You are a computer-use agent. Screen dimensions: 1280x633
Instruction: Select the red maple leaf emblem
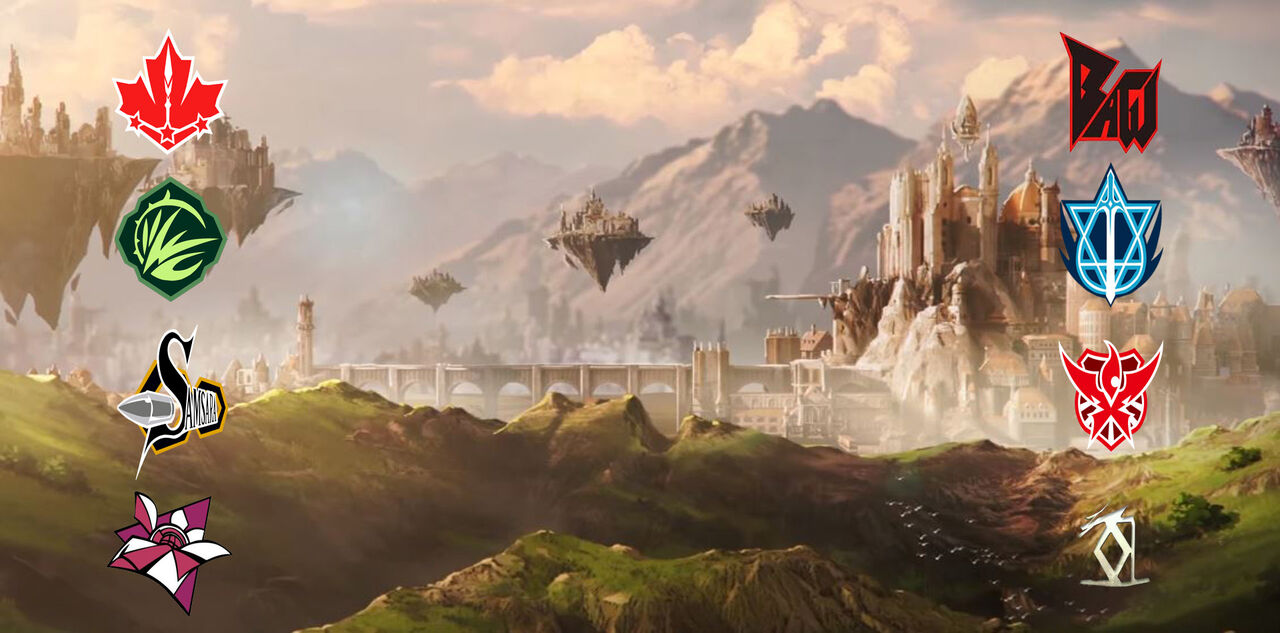tap(169, 93)
